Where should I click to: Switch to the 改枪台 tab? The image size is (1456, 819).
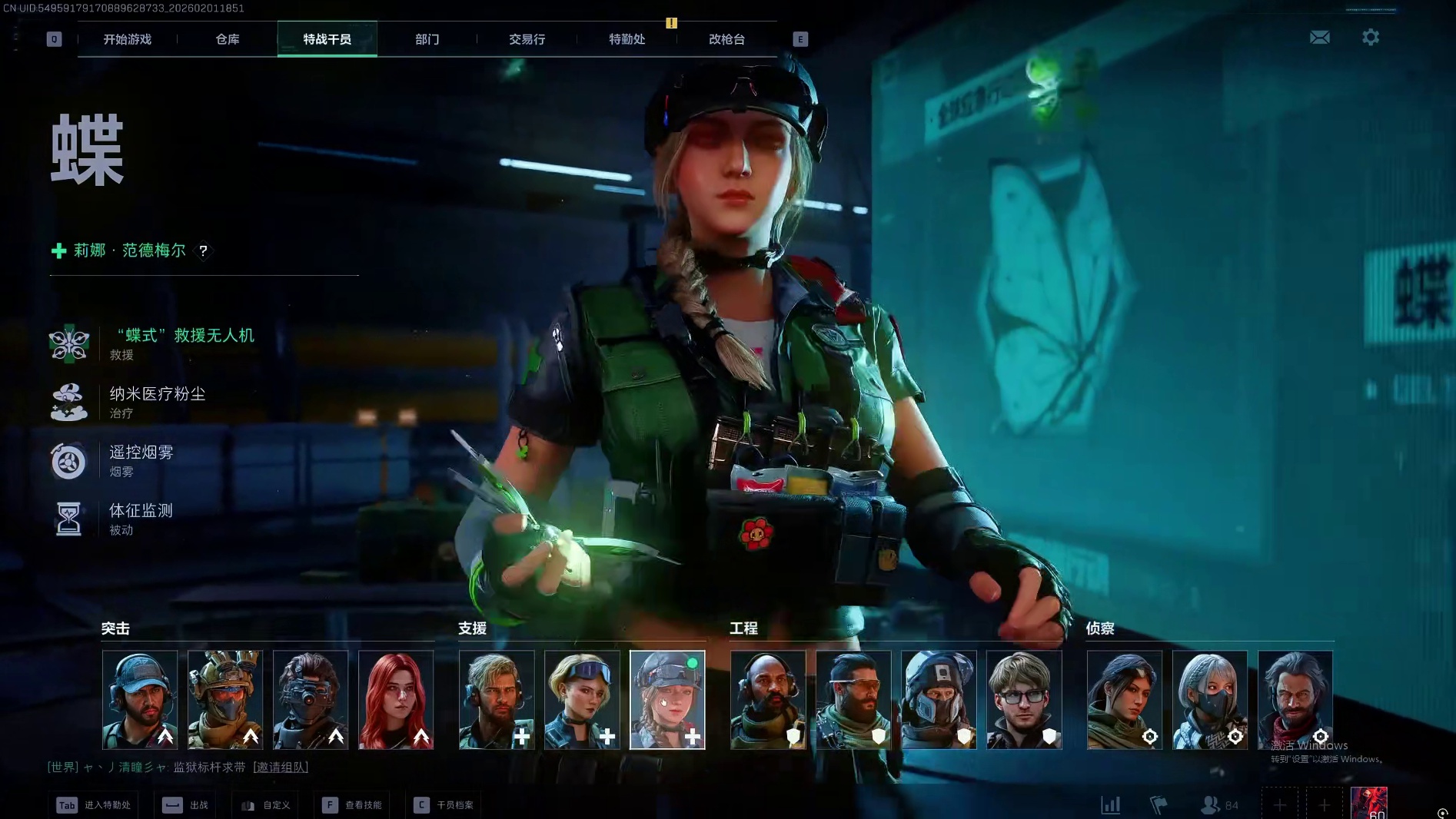726,39
